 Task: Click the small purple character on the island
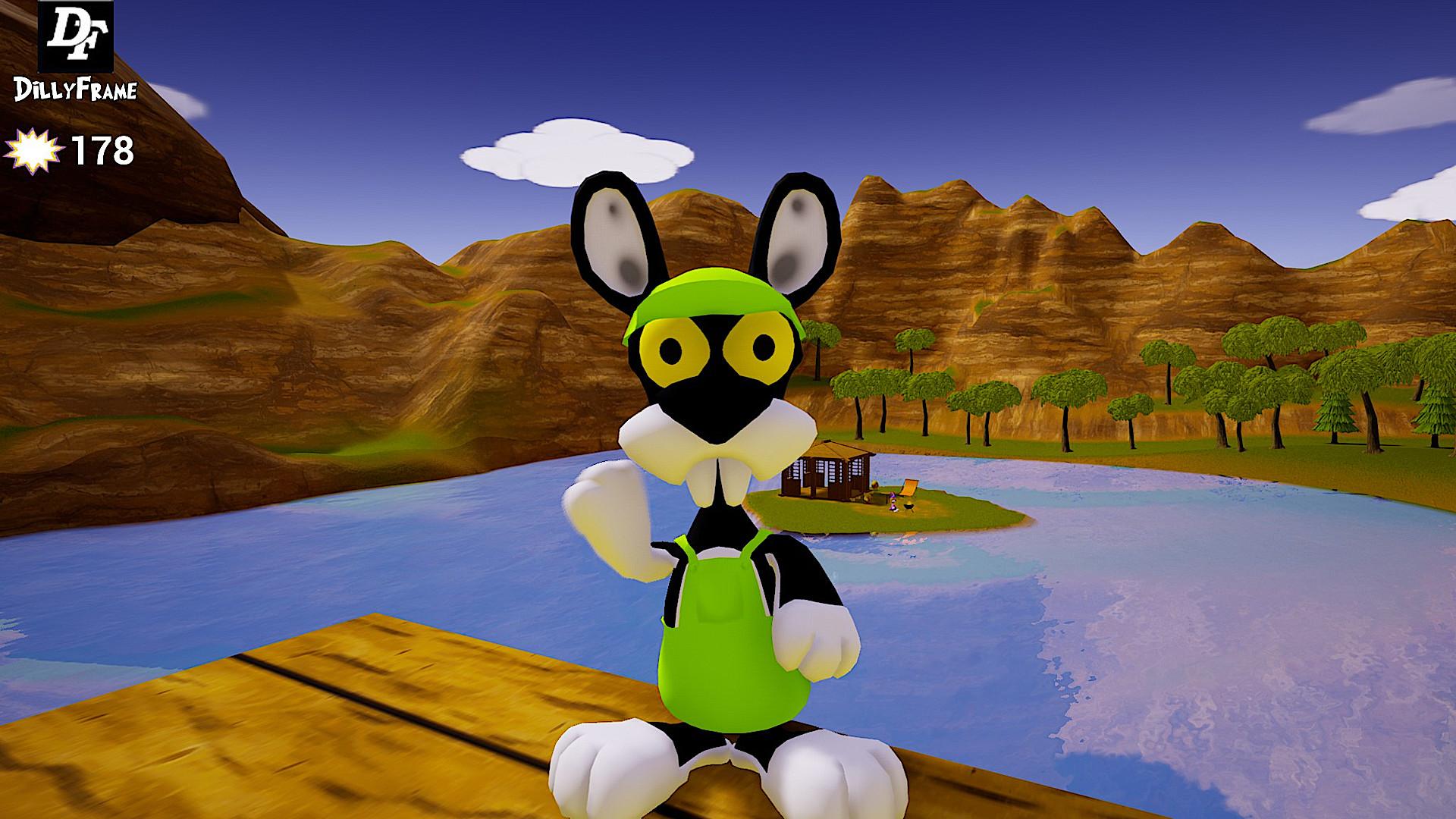click(x=893, y=501)
